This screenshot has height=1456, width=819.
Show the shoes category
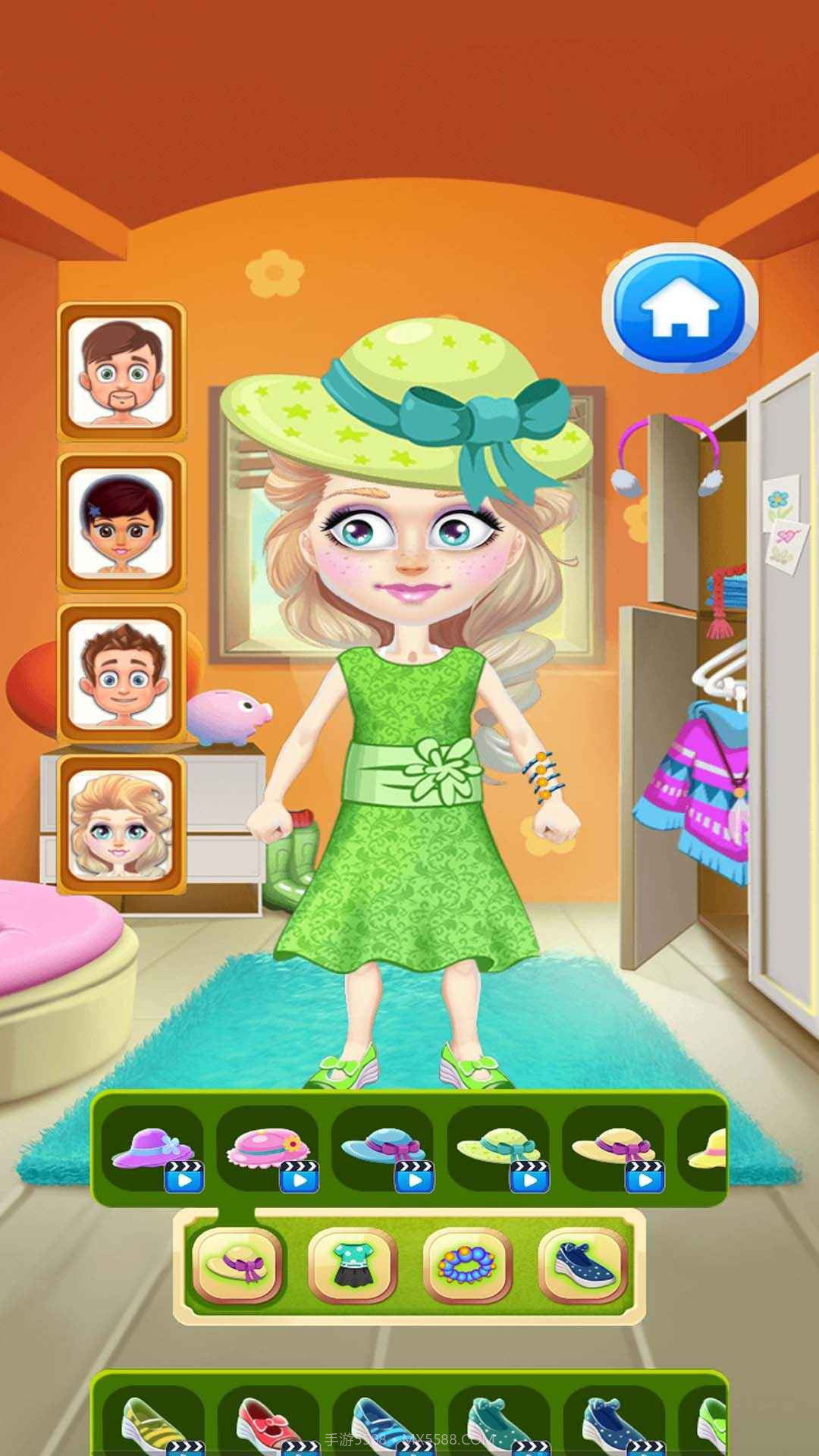point(582,1264)
